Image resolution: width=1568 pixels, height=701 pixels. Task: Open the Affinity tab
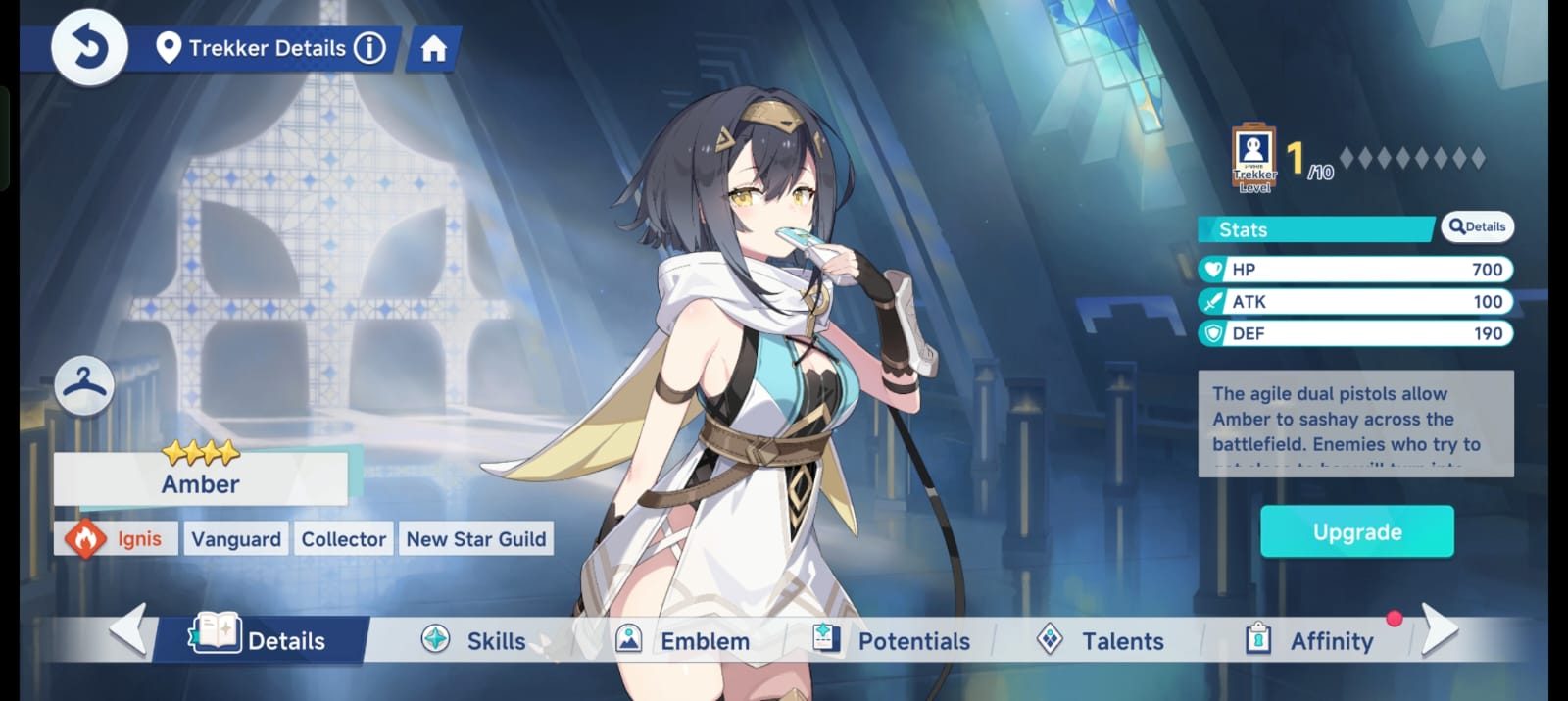click(1311, 641)
